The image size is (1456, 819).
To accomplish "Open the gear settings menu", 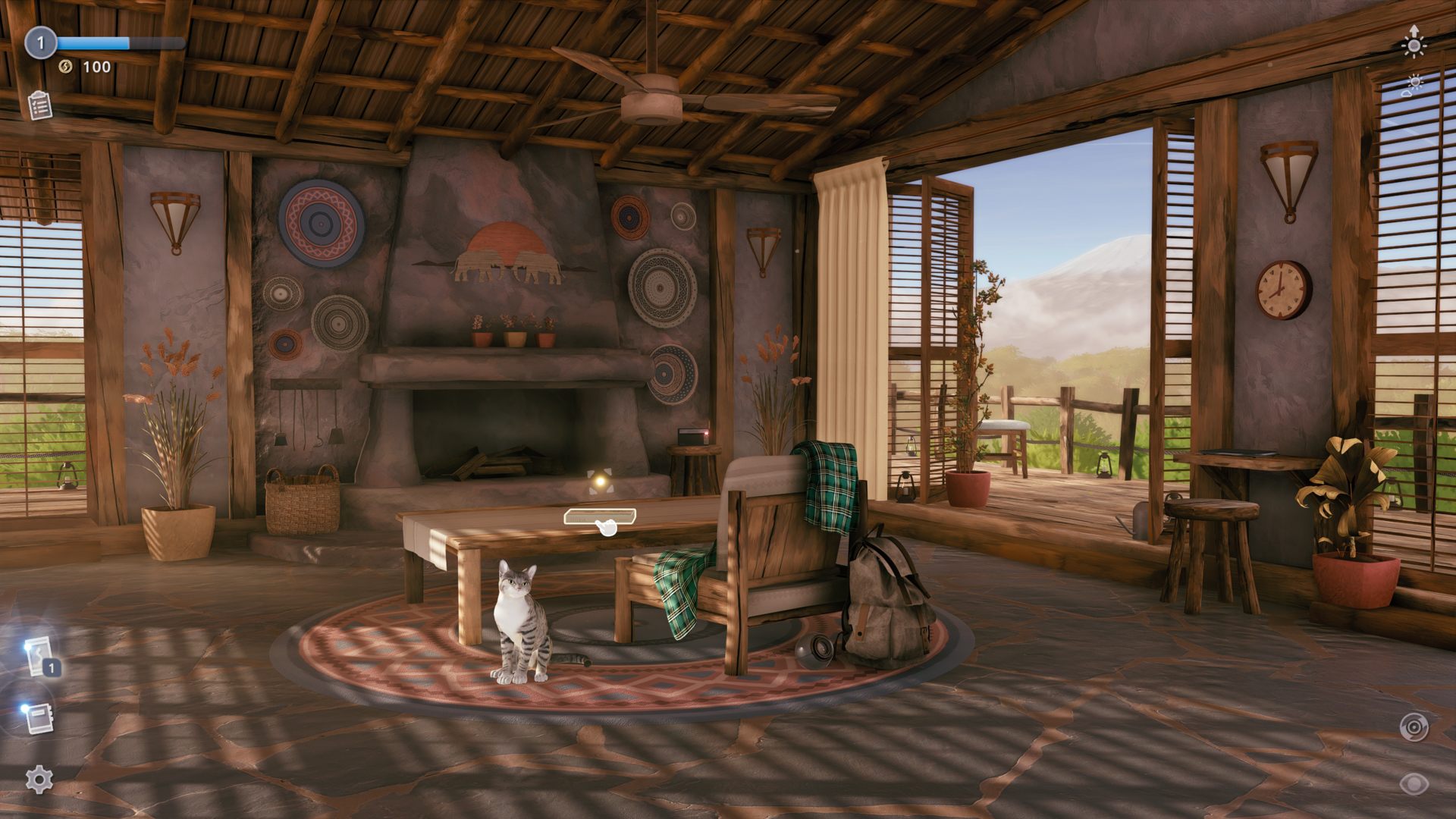I will (x=39, y=779).
